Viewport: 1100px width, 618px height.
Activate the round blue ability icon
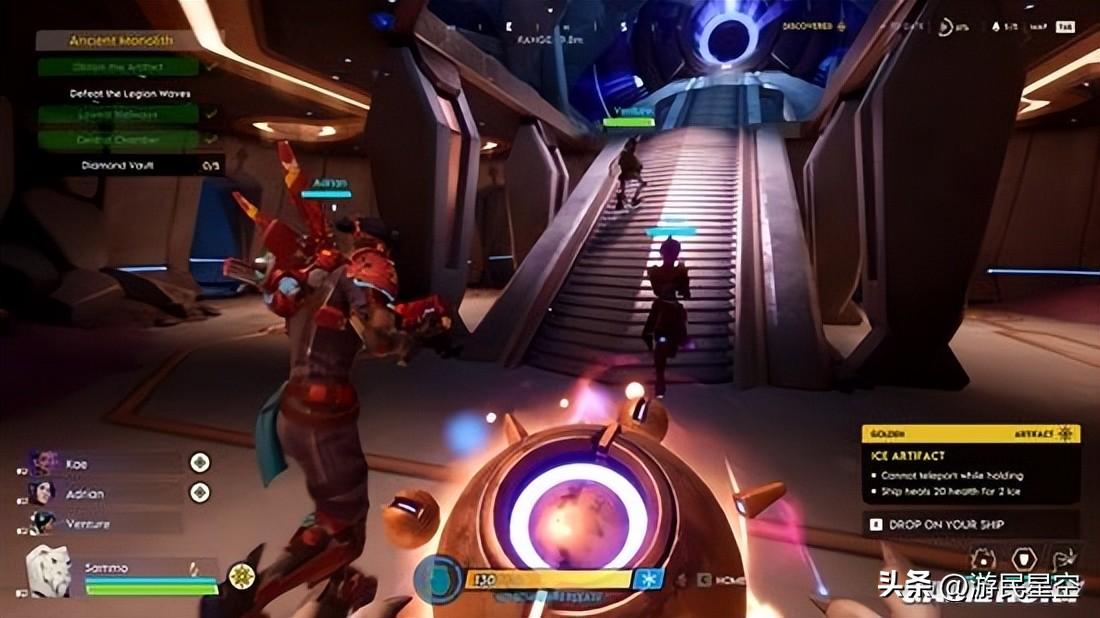click(x=437, y=579)
